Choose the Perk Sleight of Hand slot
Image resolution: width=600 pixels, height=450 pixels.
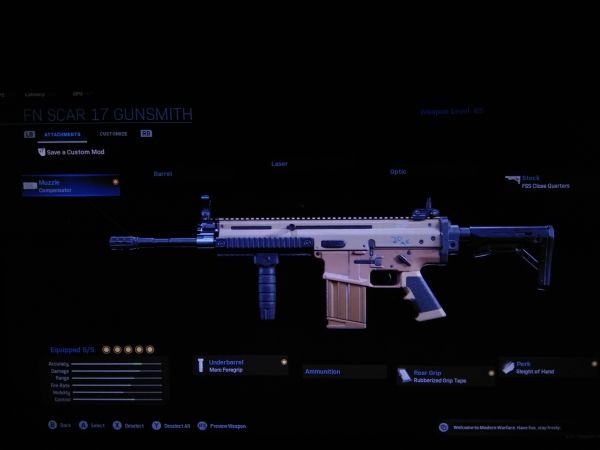(x=546, y=368)
